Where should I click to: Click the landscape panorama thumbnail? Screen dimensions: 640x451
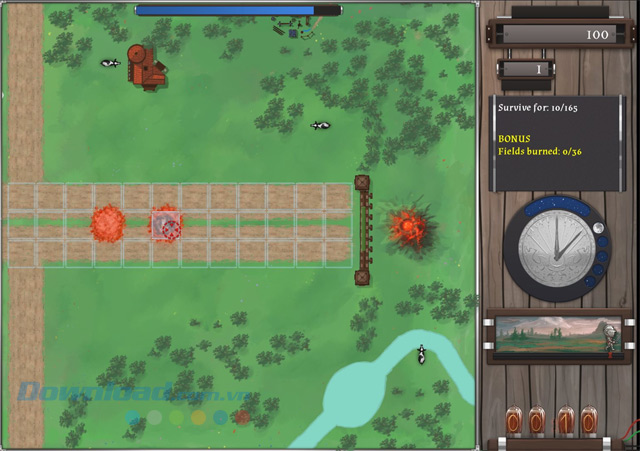coord(557,337)
